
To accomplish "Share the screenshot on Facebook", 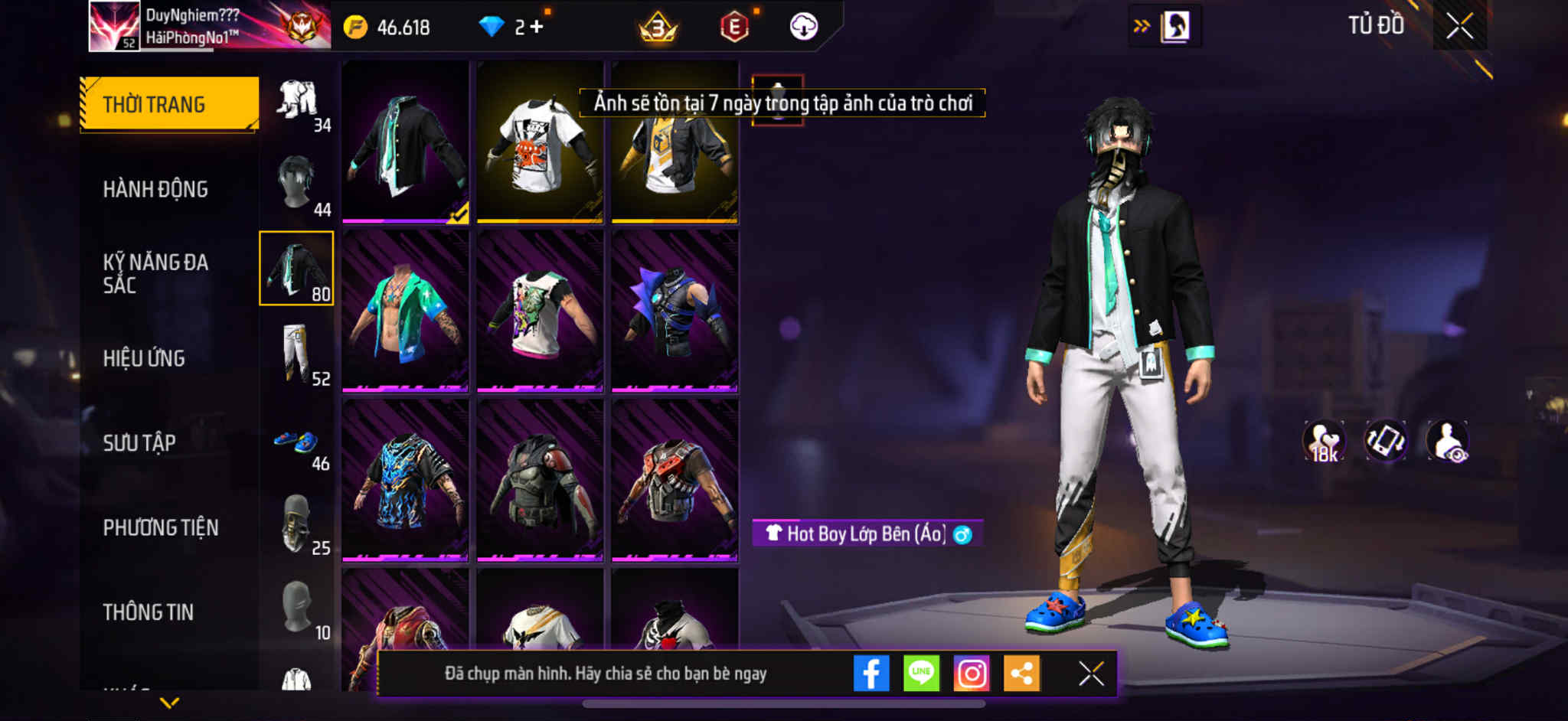I will click(871, 674).
